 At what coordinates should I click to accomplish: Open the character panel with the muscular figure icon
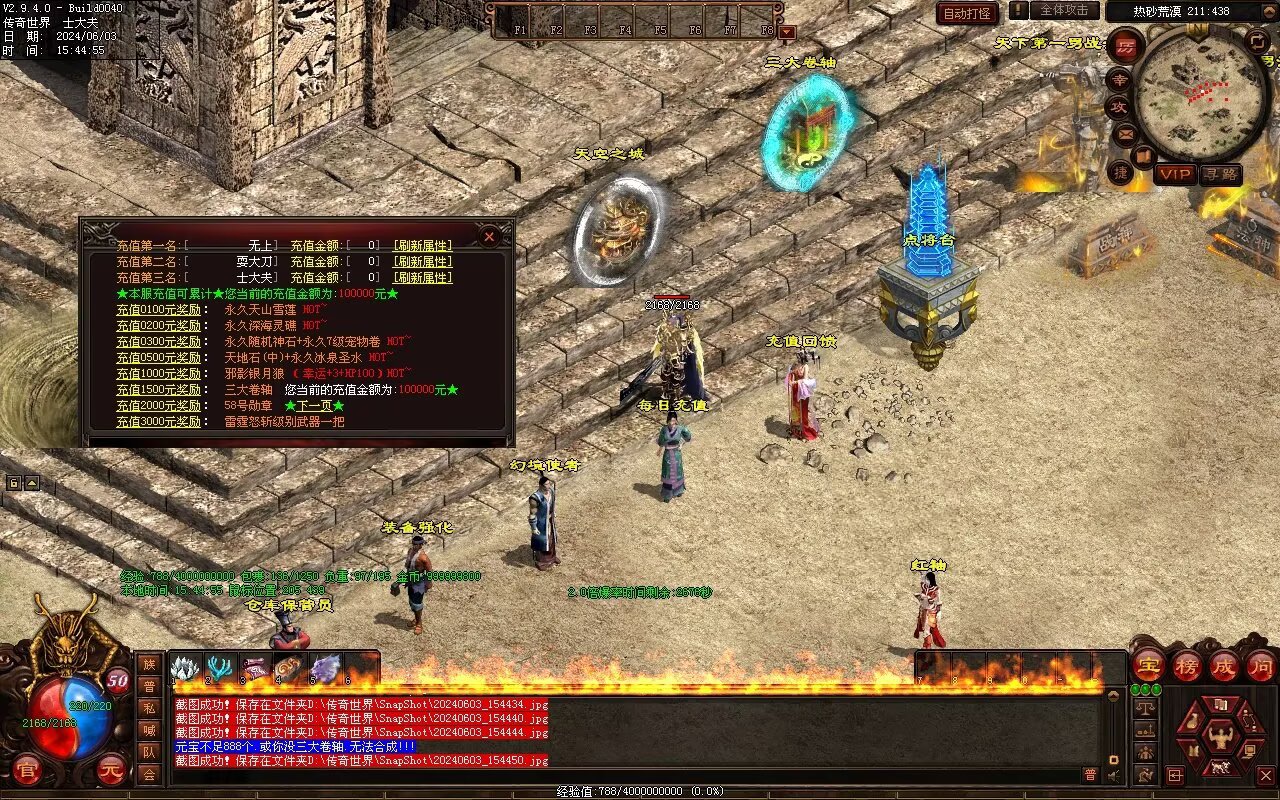click(1219, 739)
